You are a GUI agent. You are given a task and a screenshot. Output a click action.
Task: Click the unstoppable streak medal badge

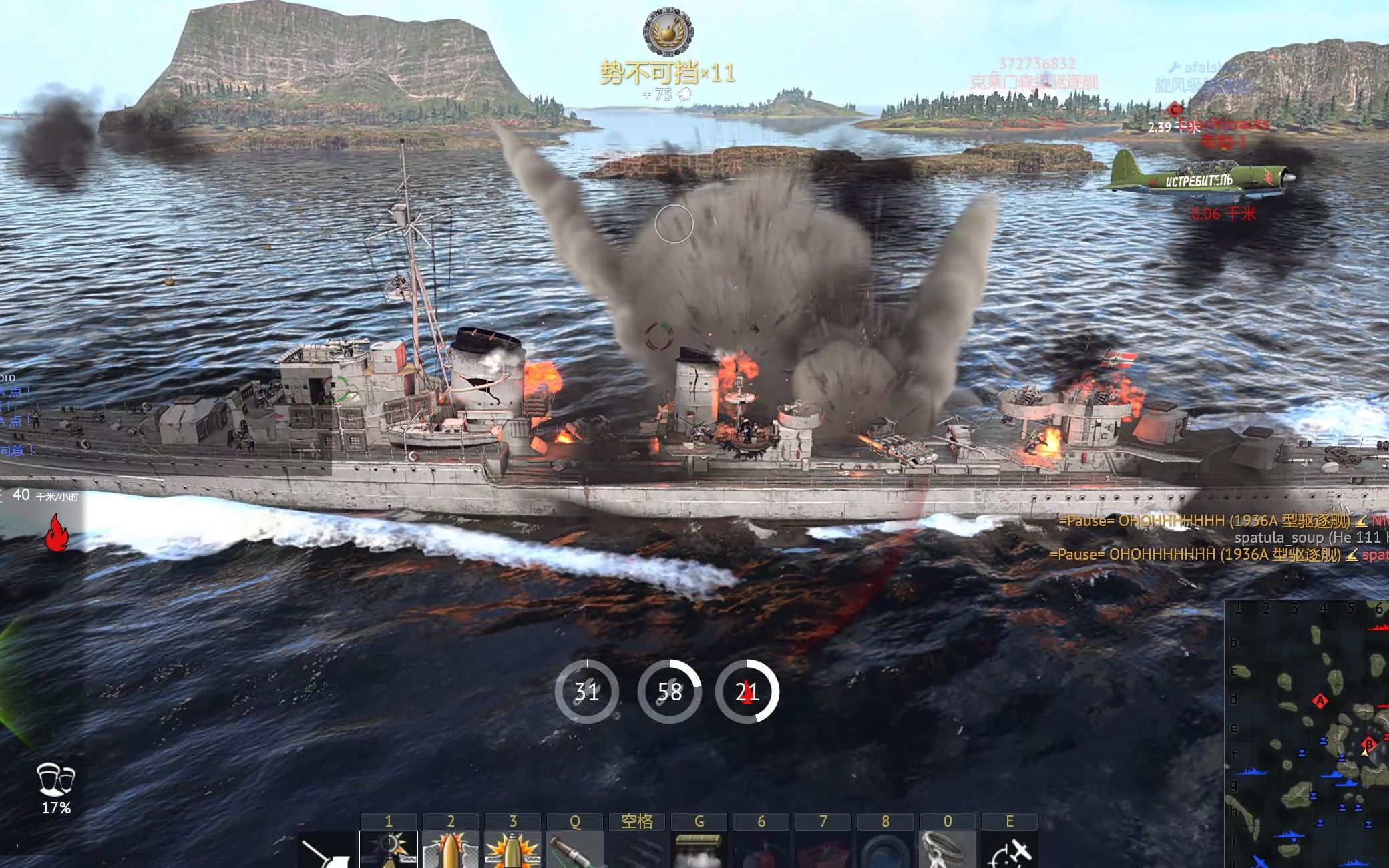[x=668, y=32]
